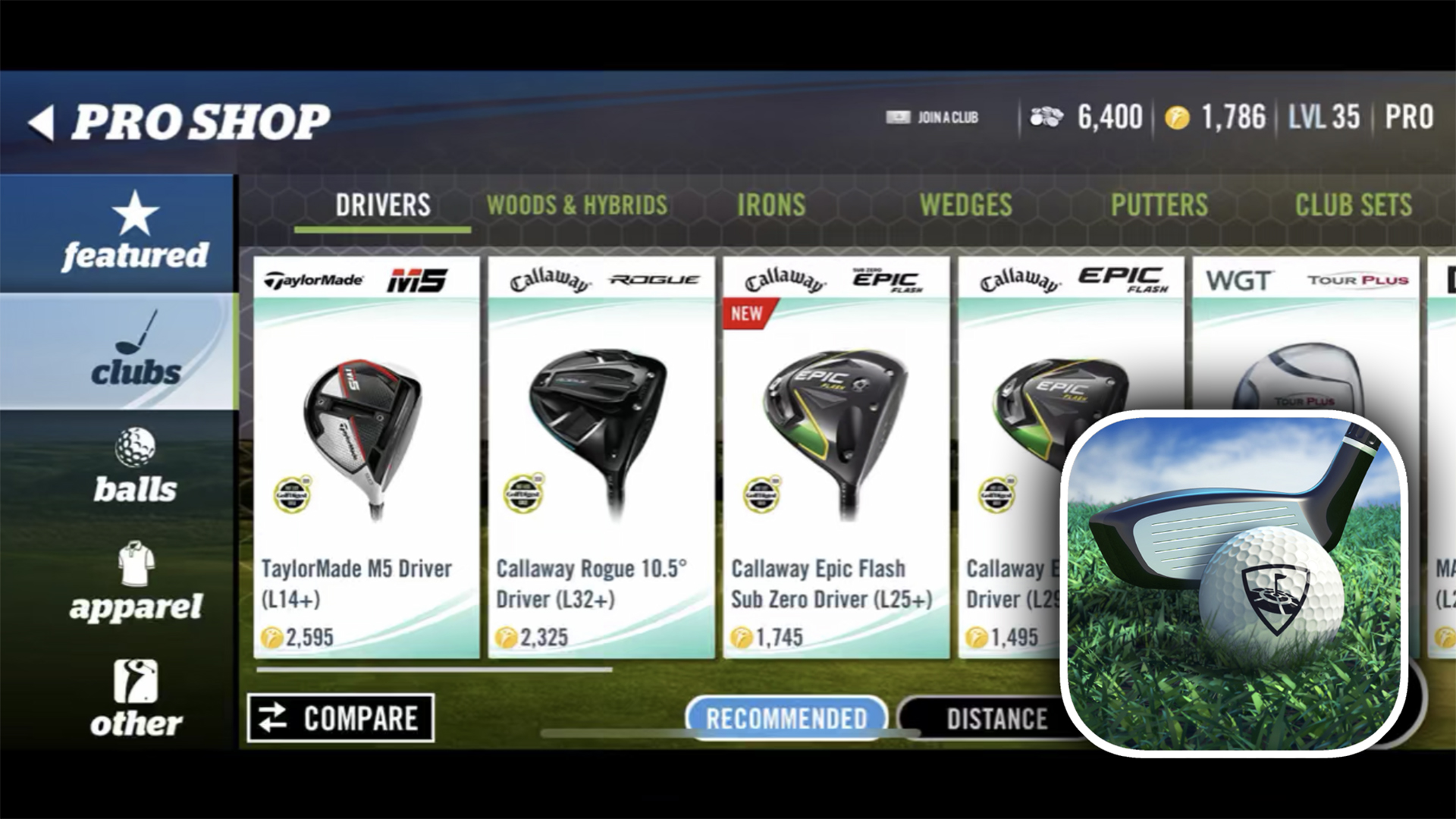Open the Balls shop category
The height and width of the screenshot is (819, 1456).
point(135,468)
